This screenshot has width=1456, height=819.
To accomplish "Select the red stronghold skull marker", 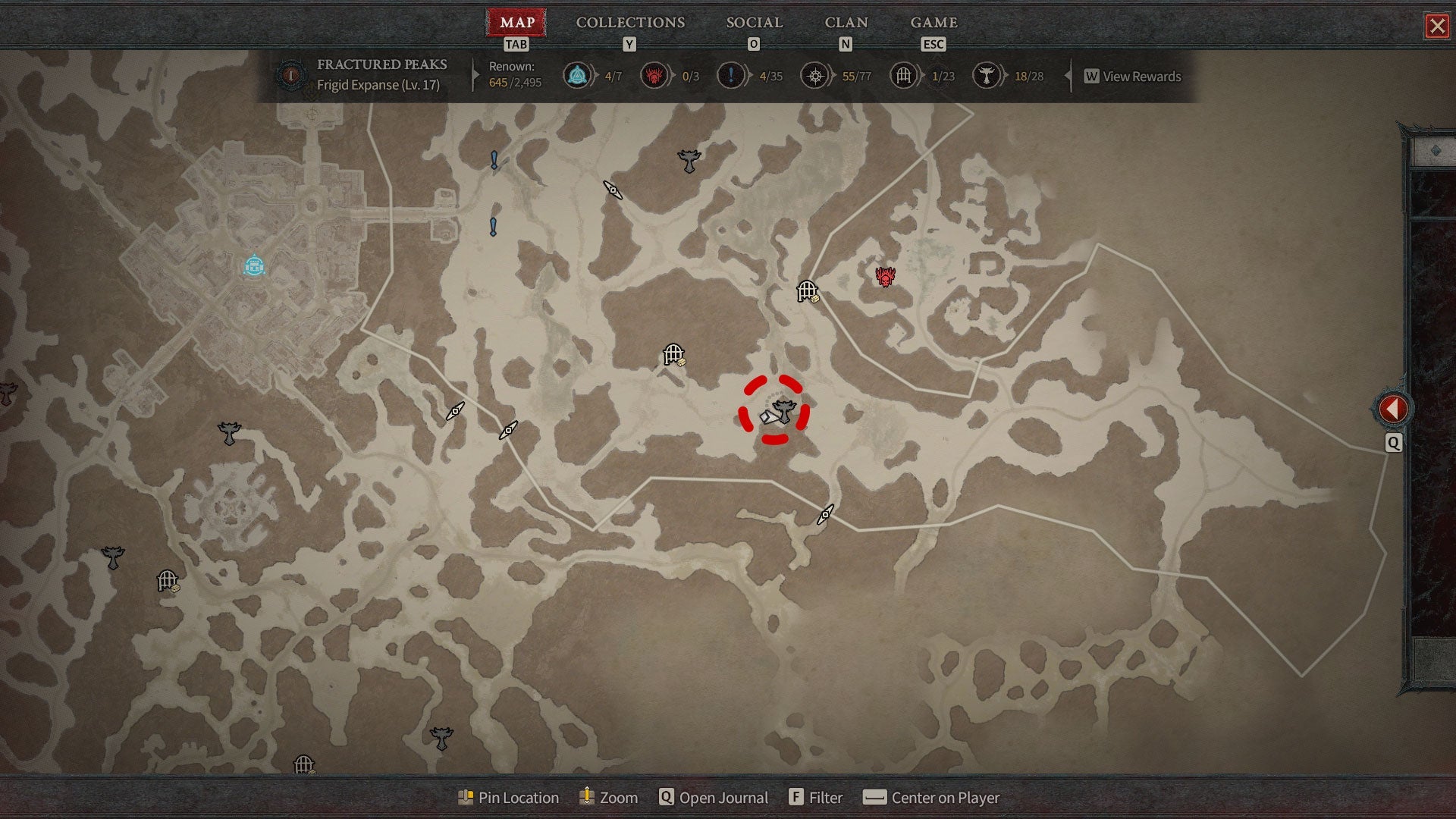I will (885, 277).
